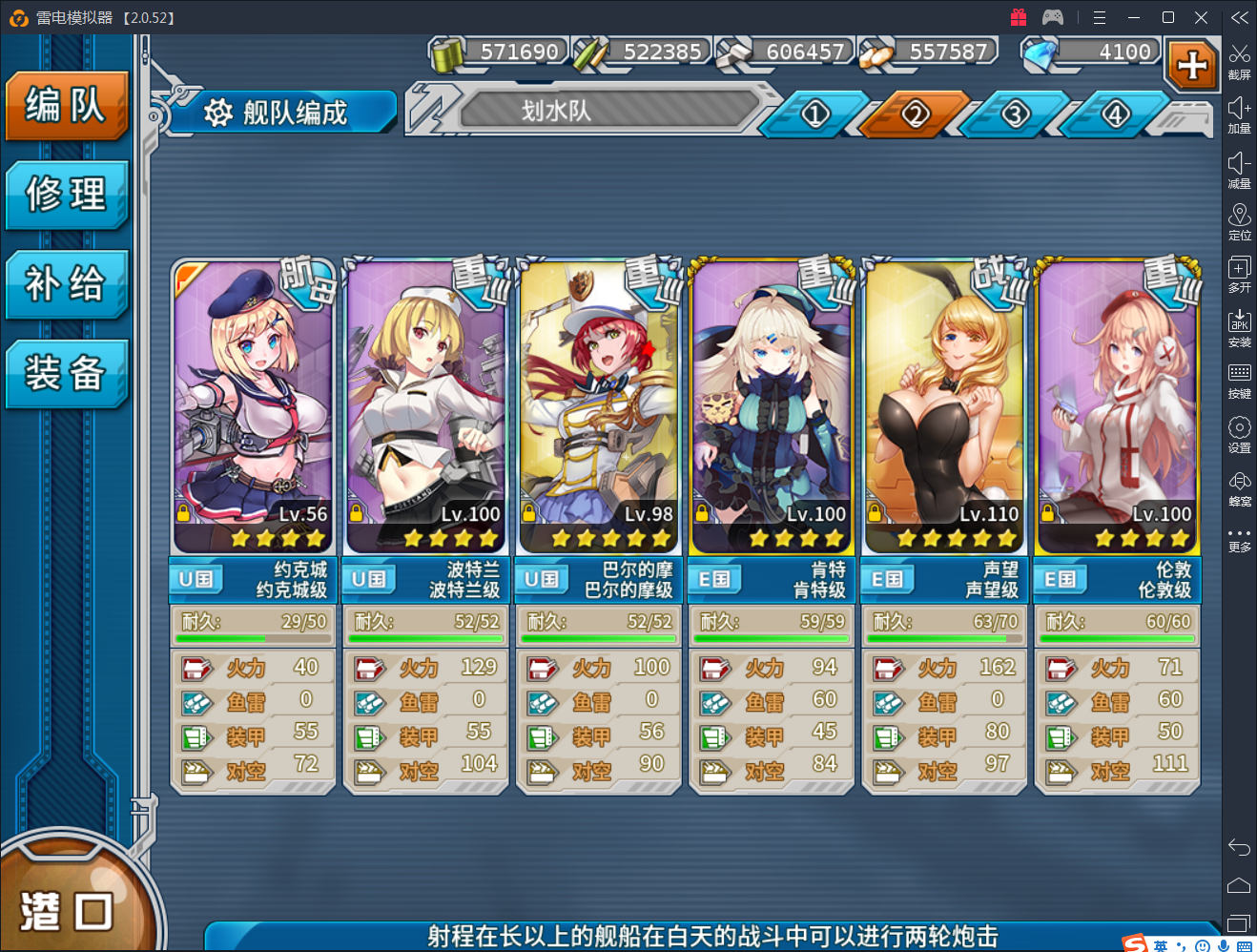Go to the 修理 repair menu
Screen dimensions: 1257x952
click(x=66, y=195)
